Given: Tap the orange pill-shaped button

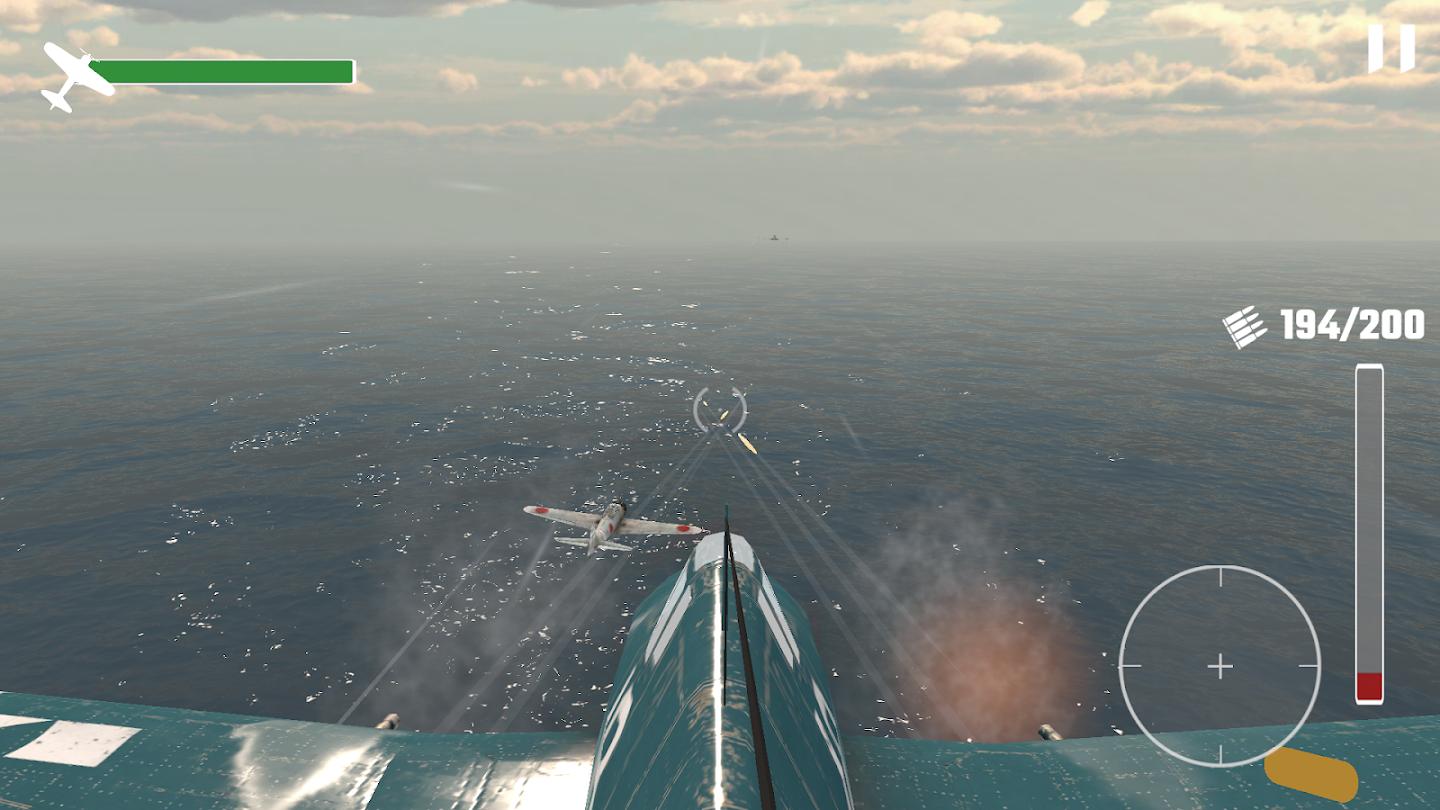Looking at the screenshot, I should 1311,775.
